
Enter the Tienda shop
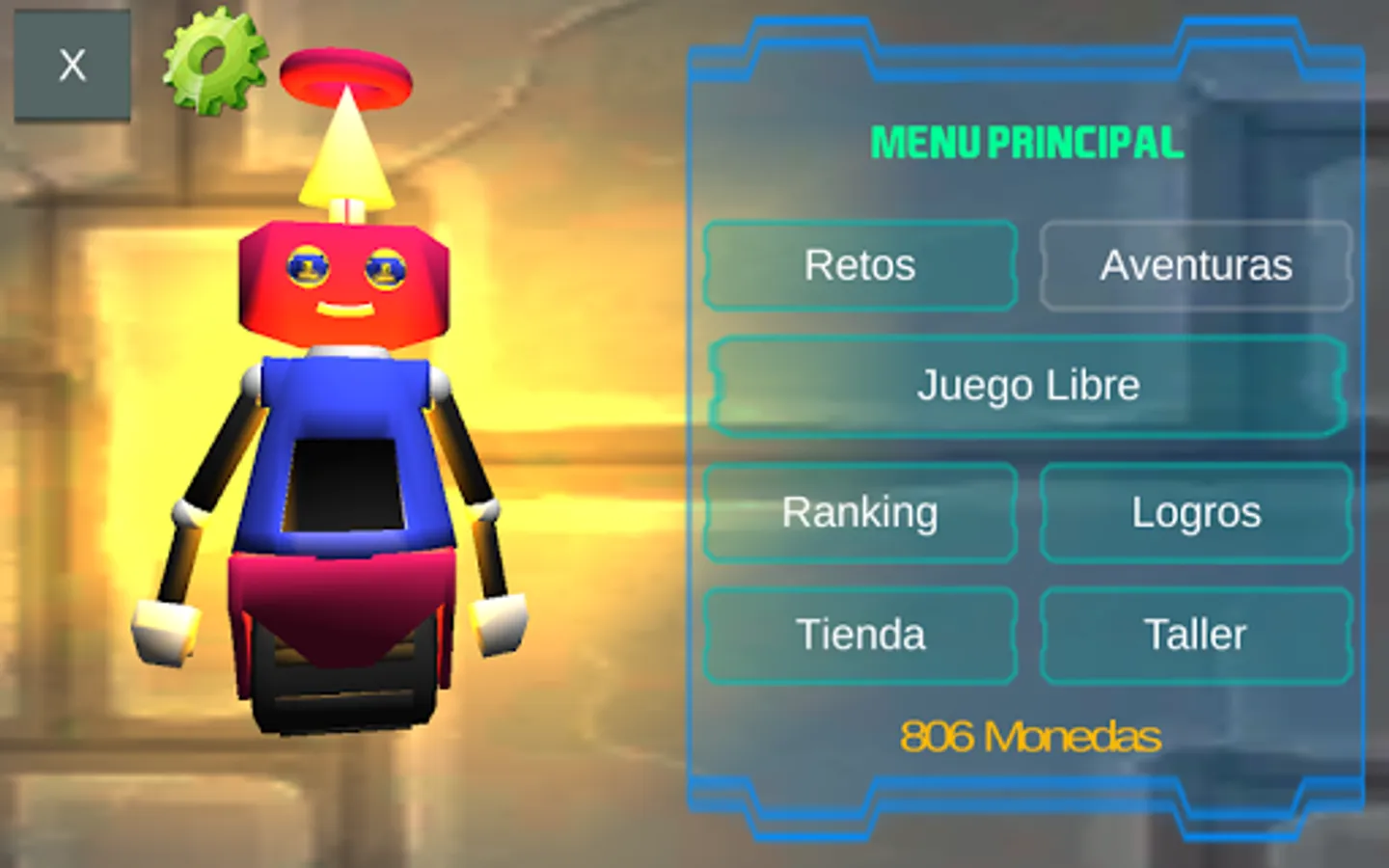pyautogui.click(x=859, y=635)
